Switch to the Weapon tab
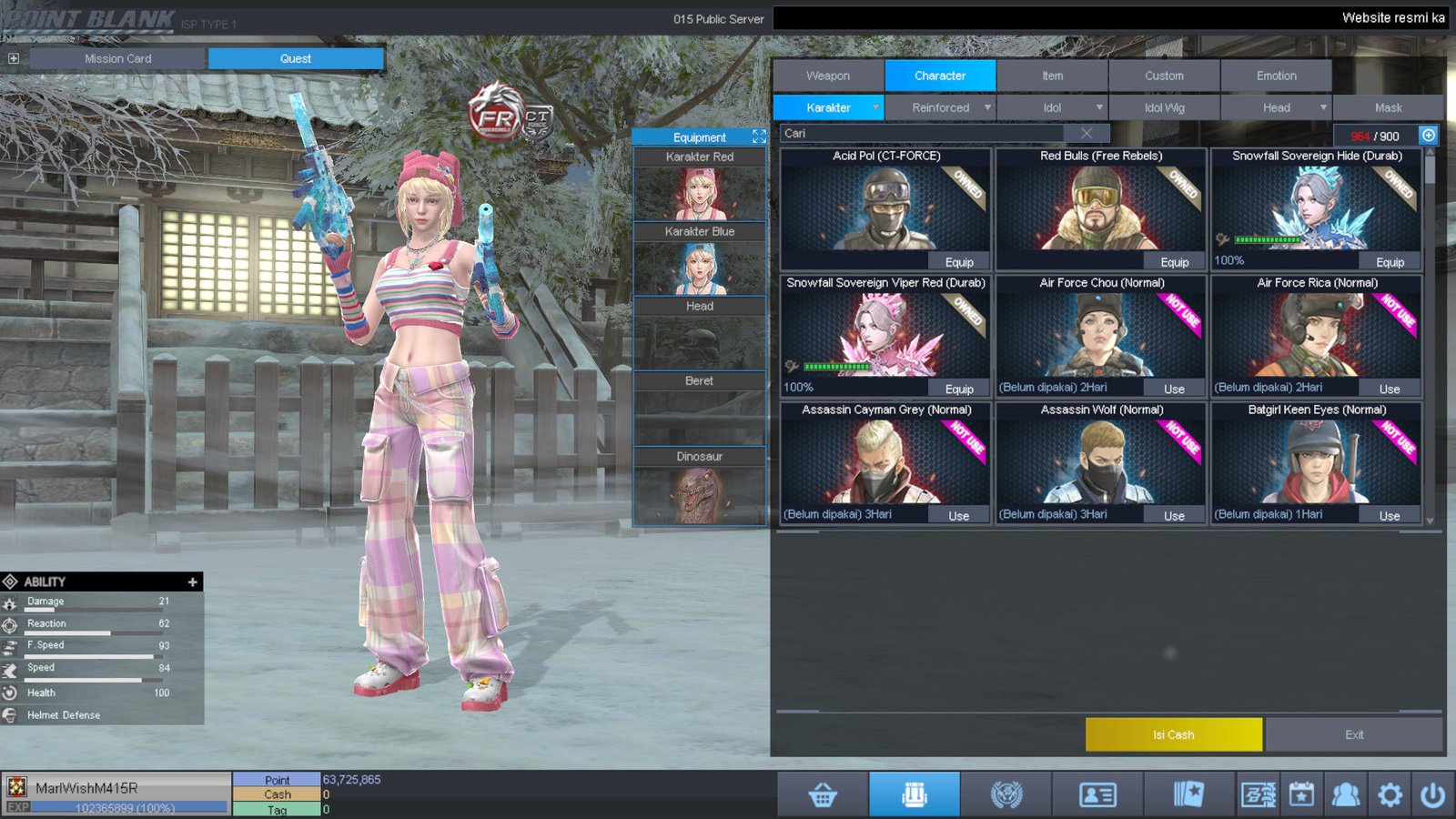1456x819 pixels. [x=828, y=76]
